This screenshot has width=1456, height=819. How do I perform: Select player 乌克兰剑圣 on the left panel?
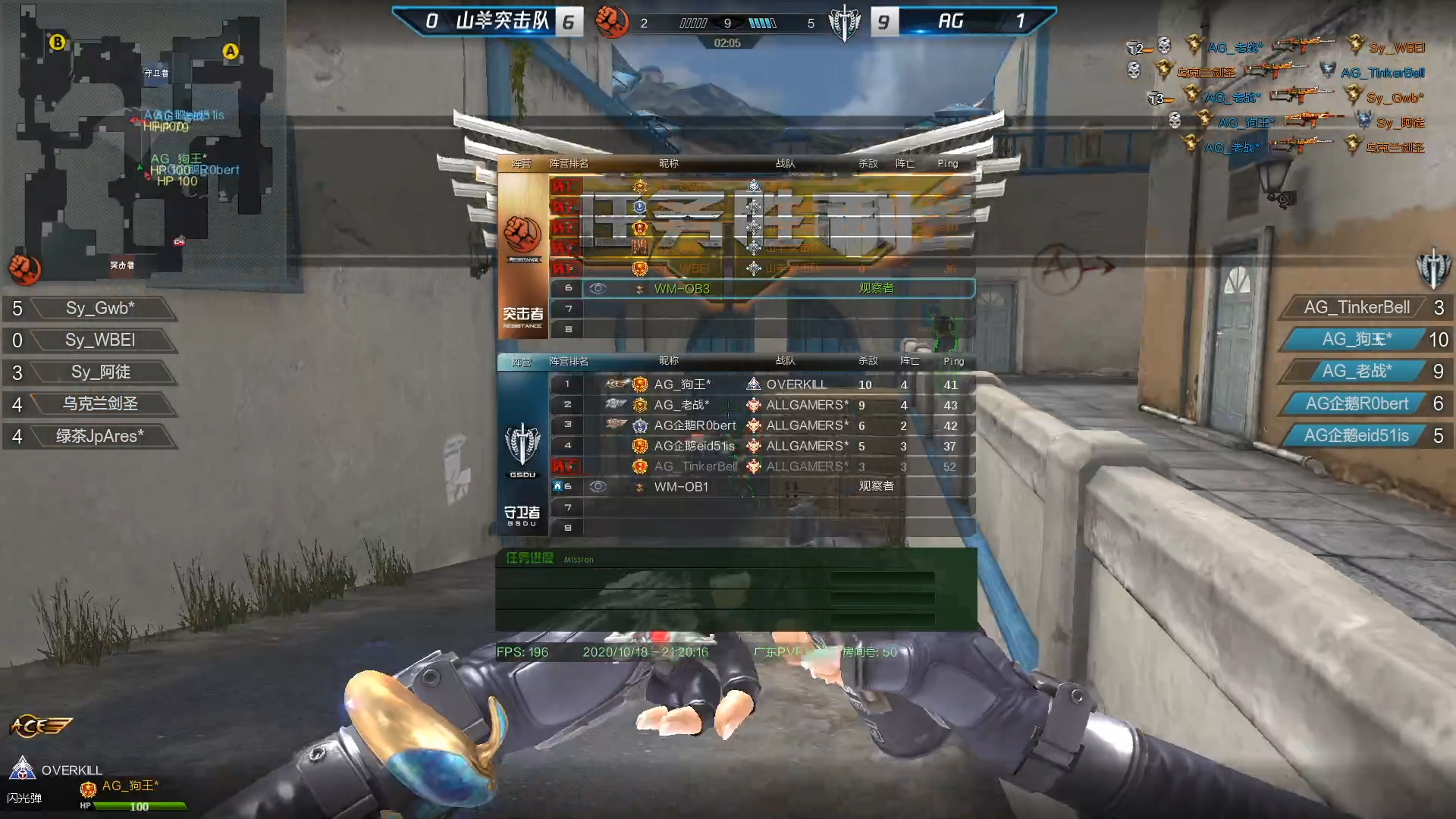pos(99,404)
